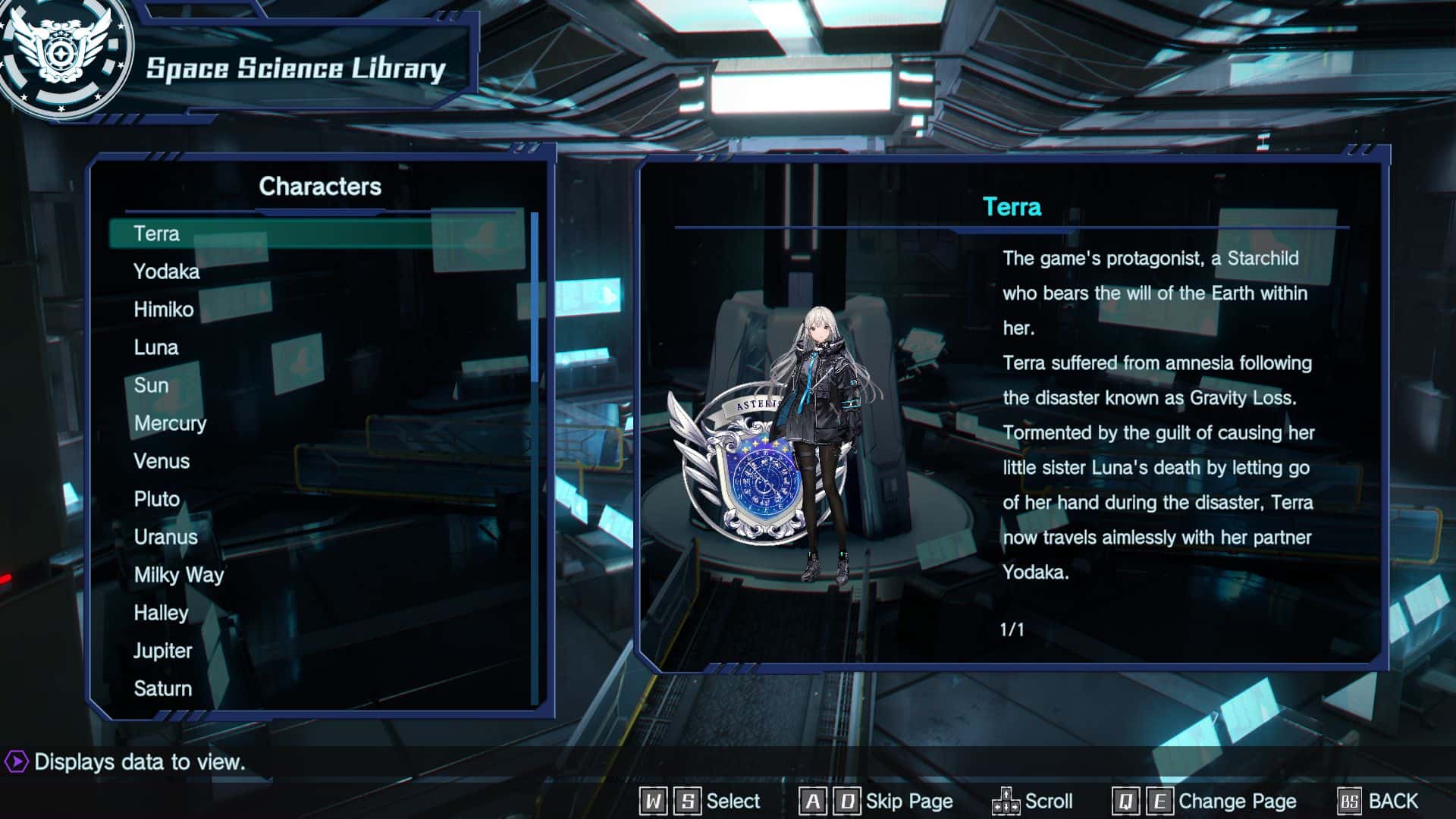Open the Venus entry
Image resolution: width=1456 pixels, height=819 pixels.
[x=162, y=461]
